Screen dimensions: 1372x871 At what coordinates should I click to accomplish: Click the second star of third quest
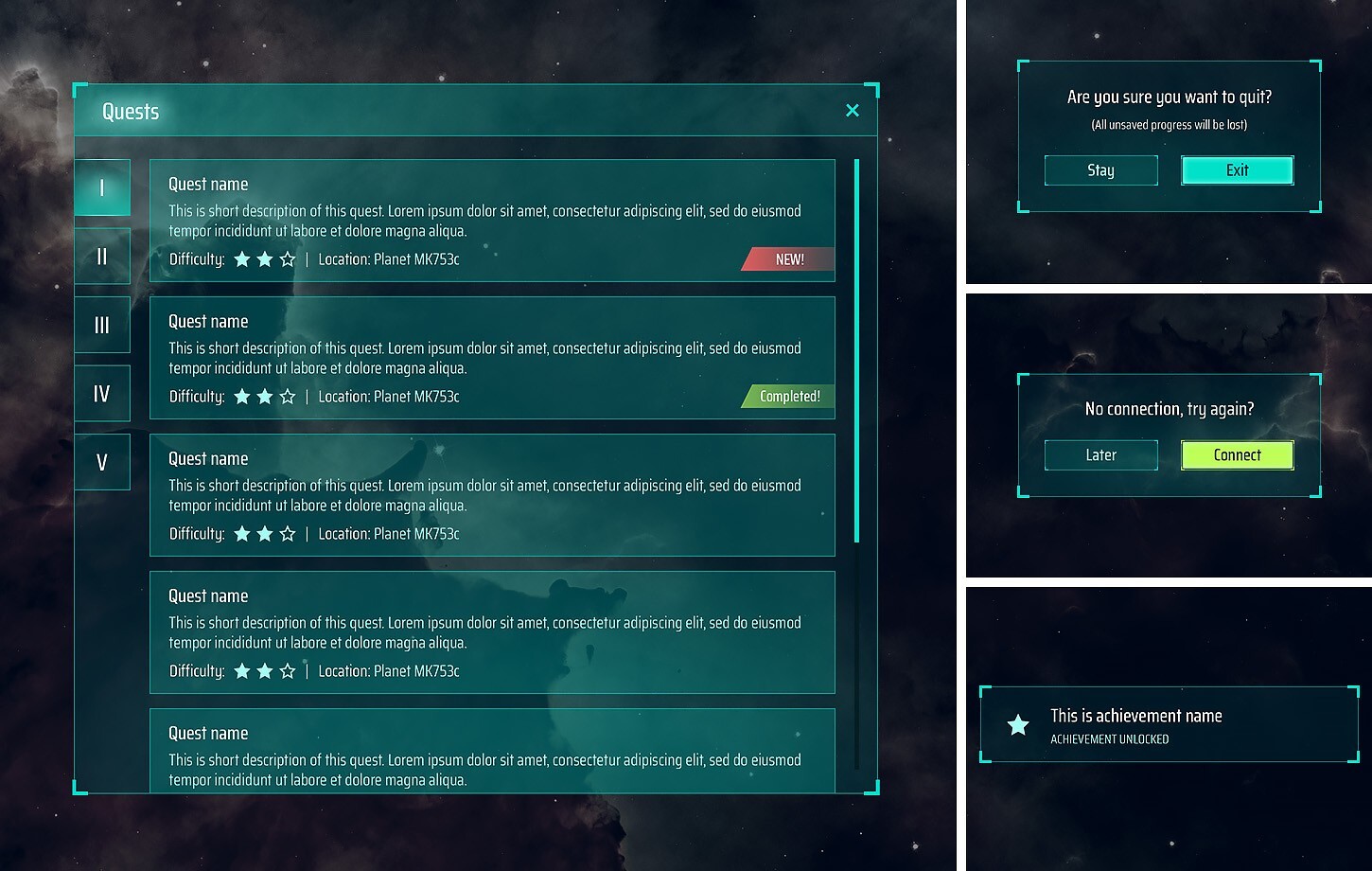(x=265, y=533)
